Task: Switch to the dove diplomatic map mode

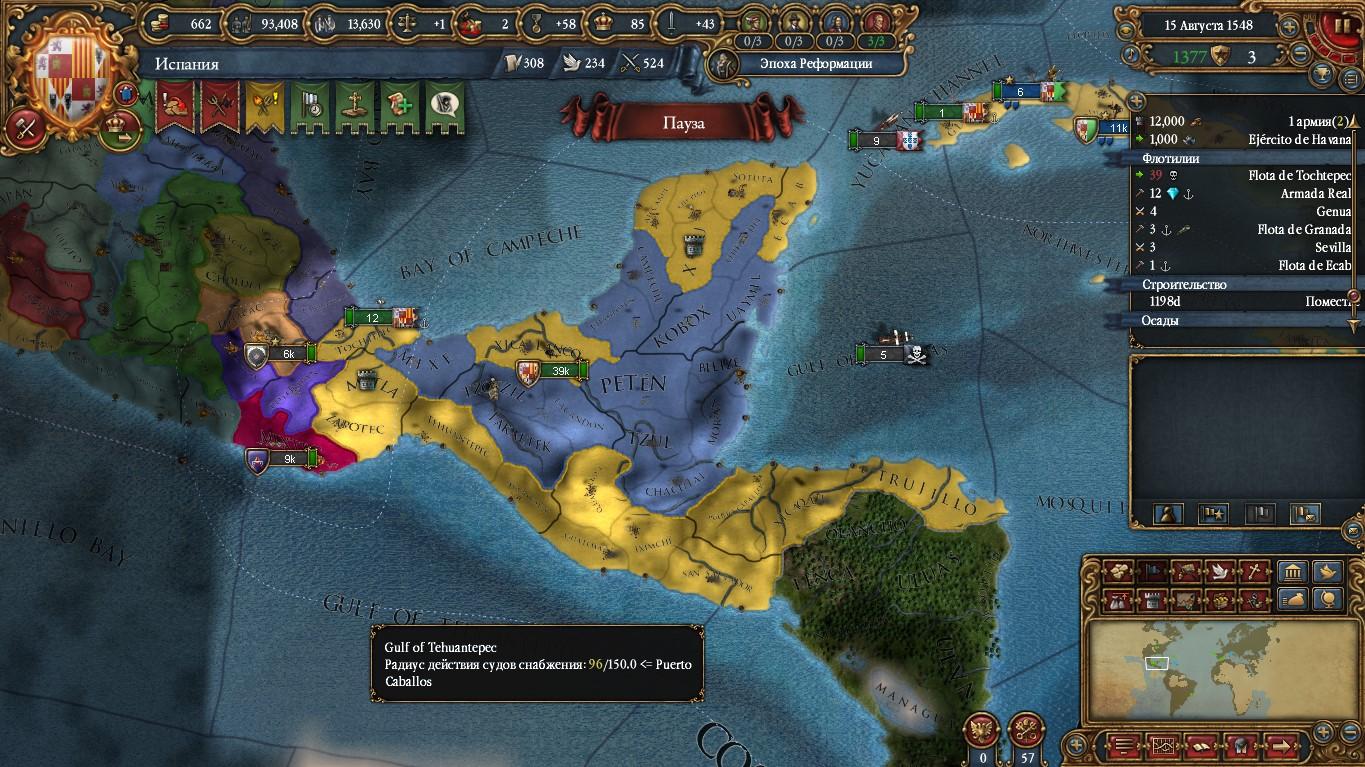Action: coord(1219,572)
